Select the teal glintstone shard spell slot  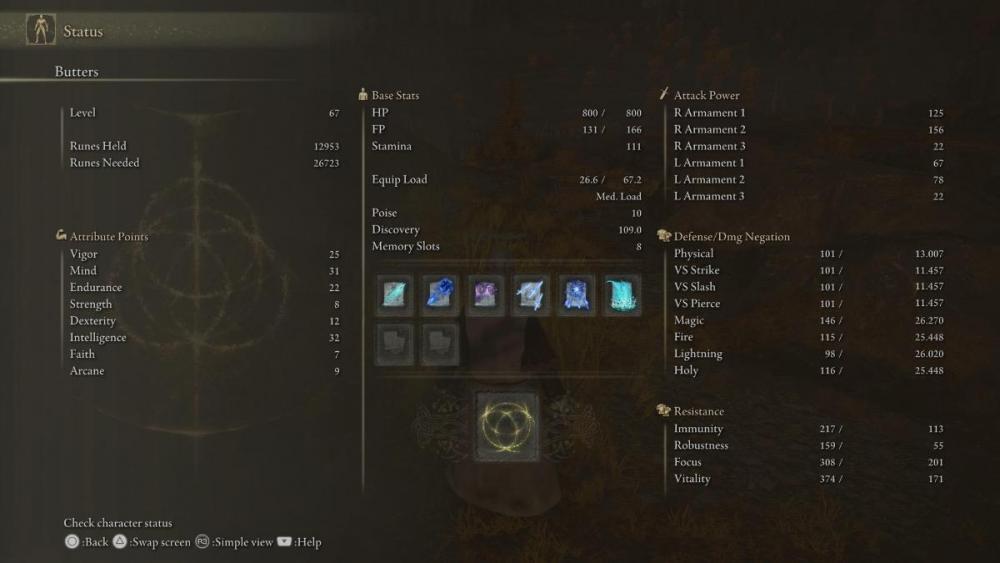pos(395,295)
